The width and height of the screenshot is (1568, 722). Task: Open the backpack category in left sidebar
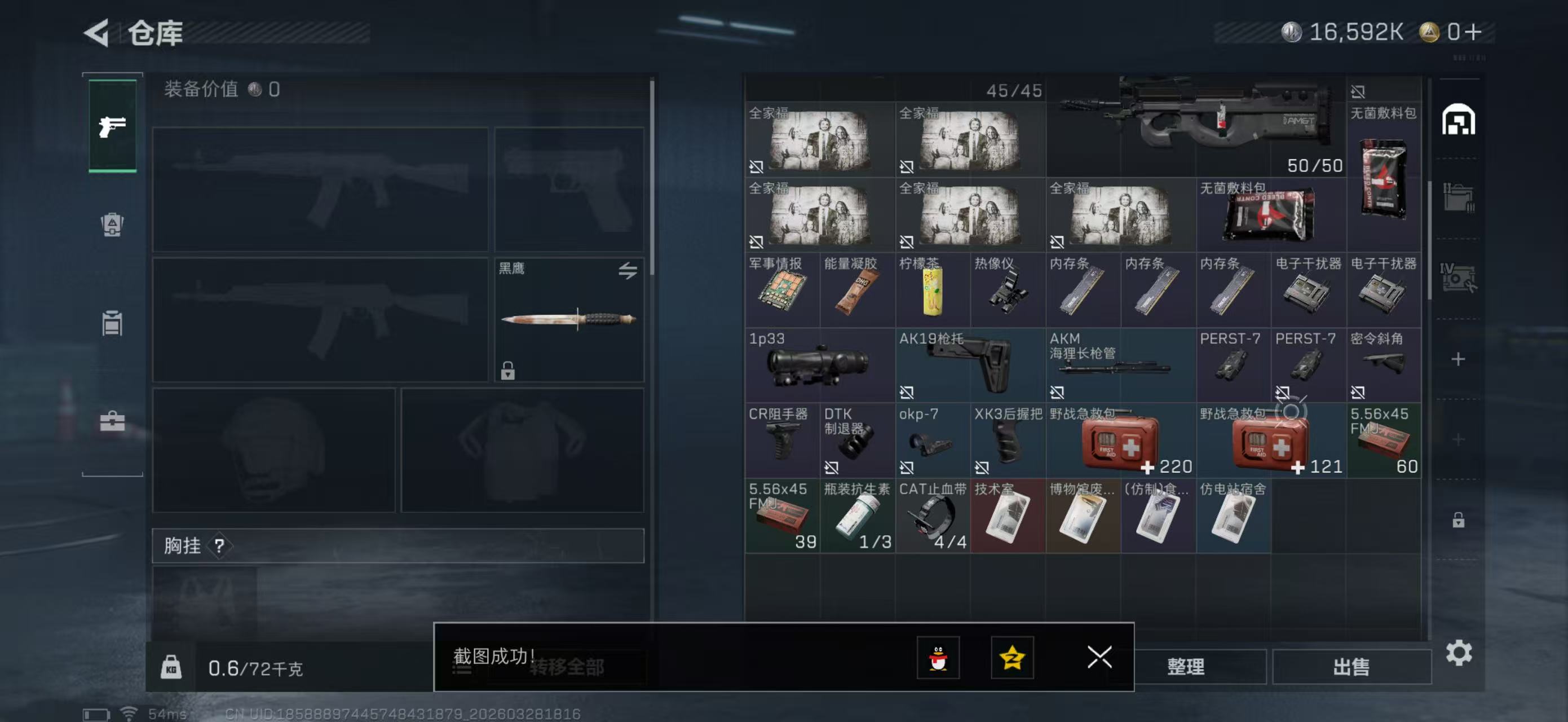click(x=112, y=225)
